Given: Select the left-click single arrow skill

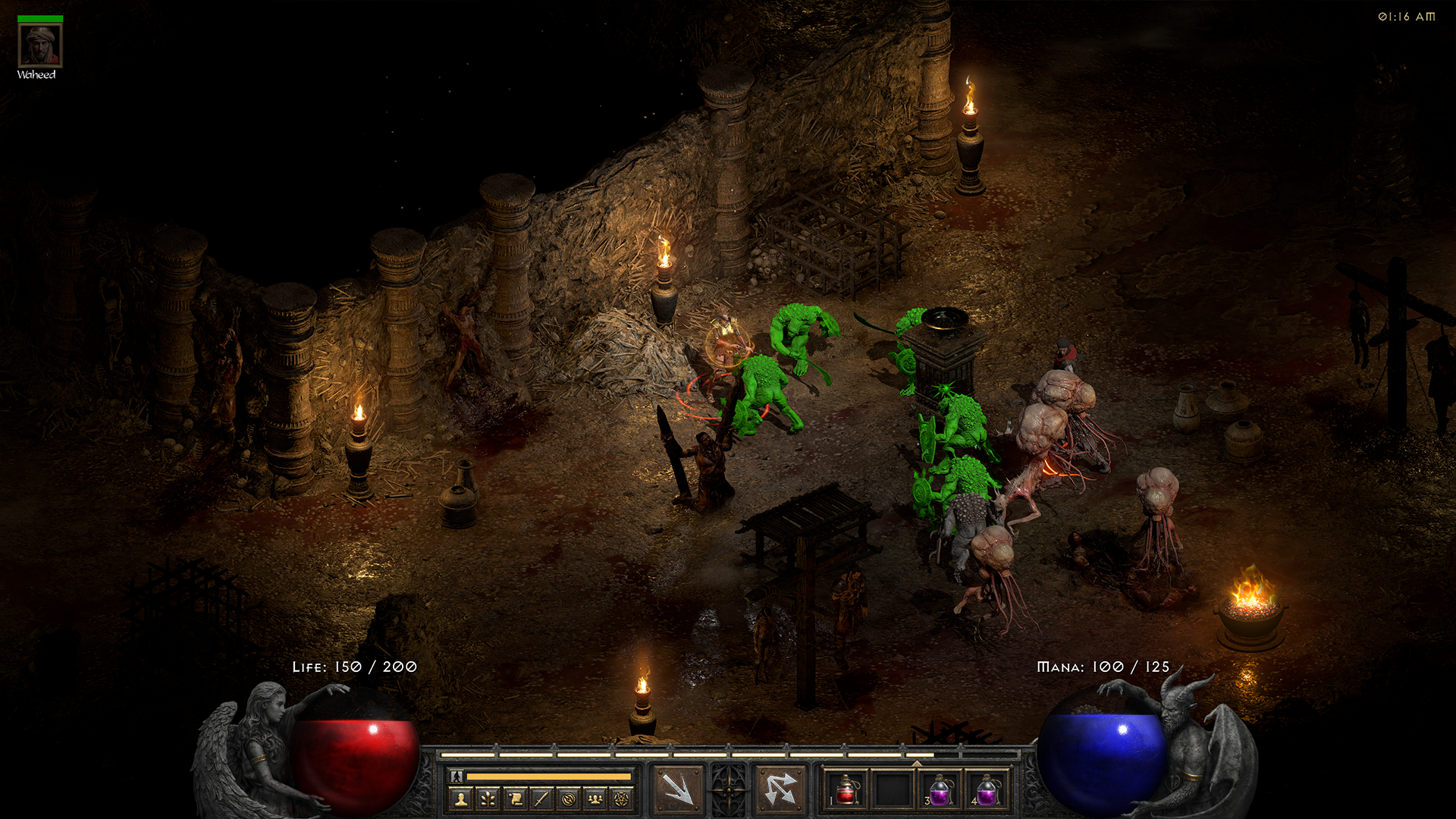Looking at the screenshot, I should [x=677, y=789].
